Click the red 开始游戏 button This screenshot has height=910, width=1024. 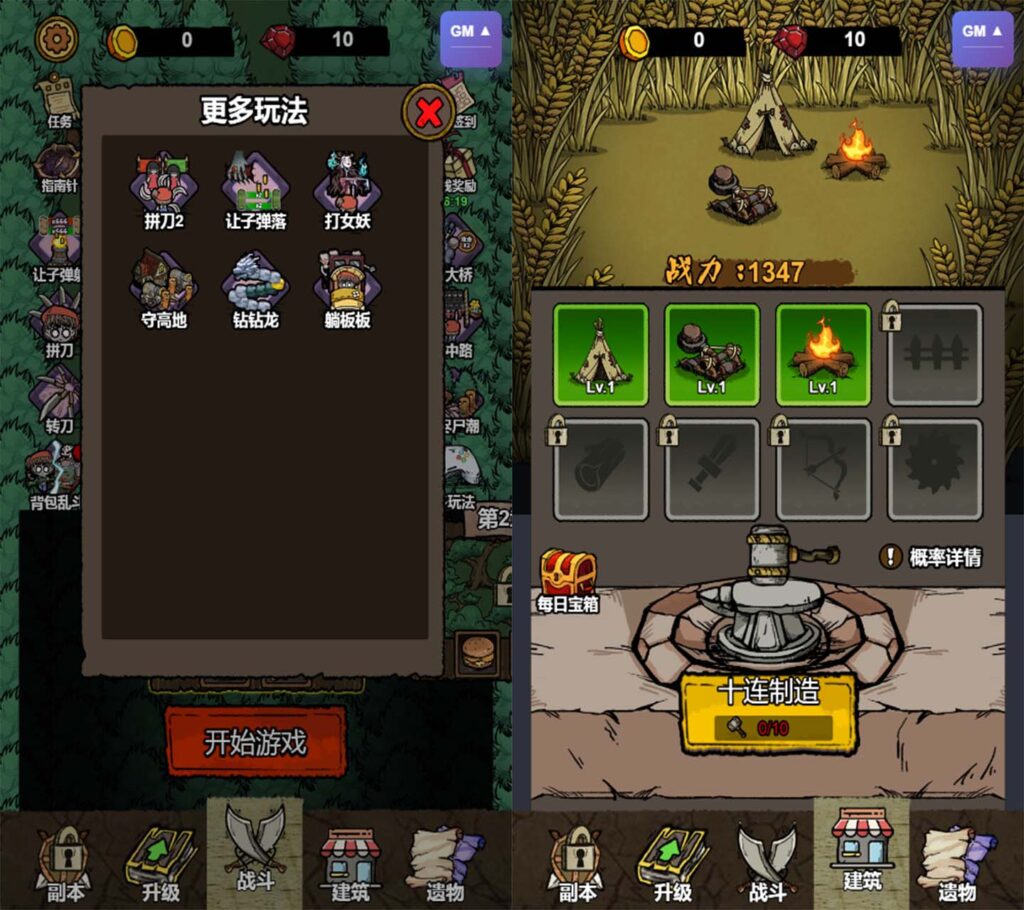coord(255,742)
